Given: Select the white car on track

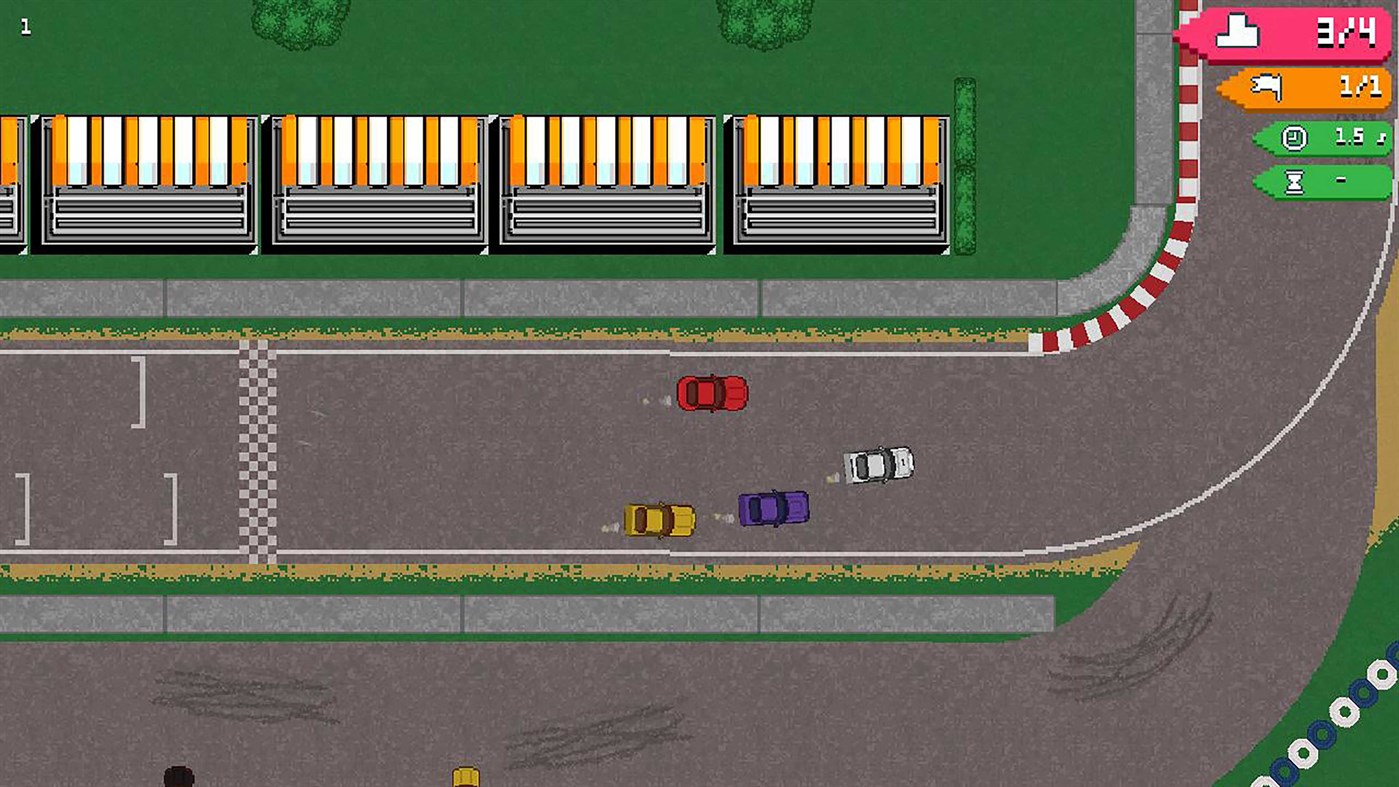Looking at the screenshot, I should click(878, 465).
